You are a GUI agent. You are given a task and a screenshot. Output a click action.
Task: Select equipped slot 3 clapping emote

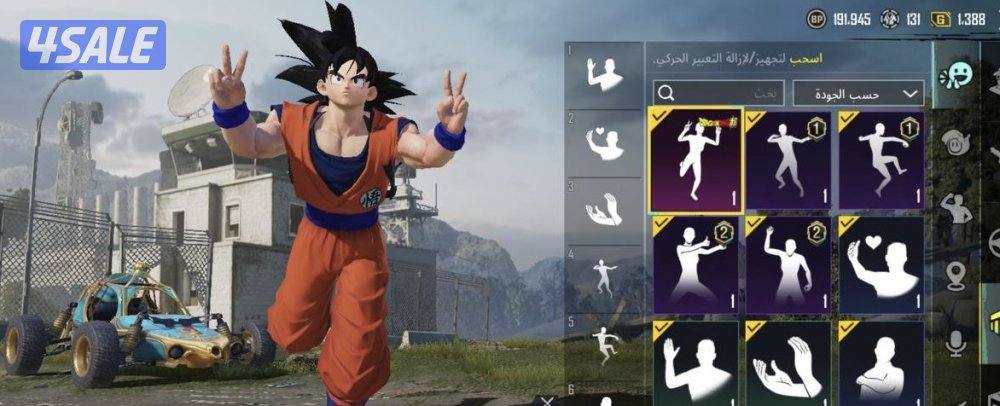pyautogui.click(x=603, y=211)
